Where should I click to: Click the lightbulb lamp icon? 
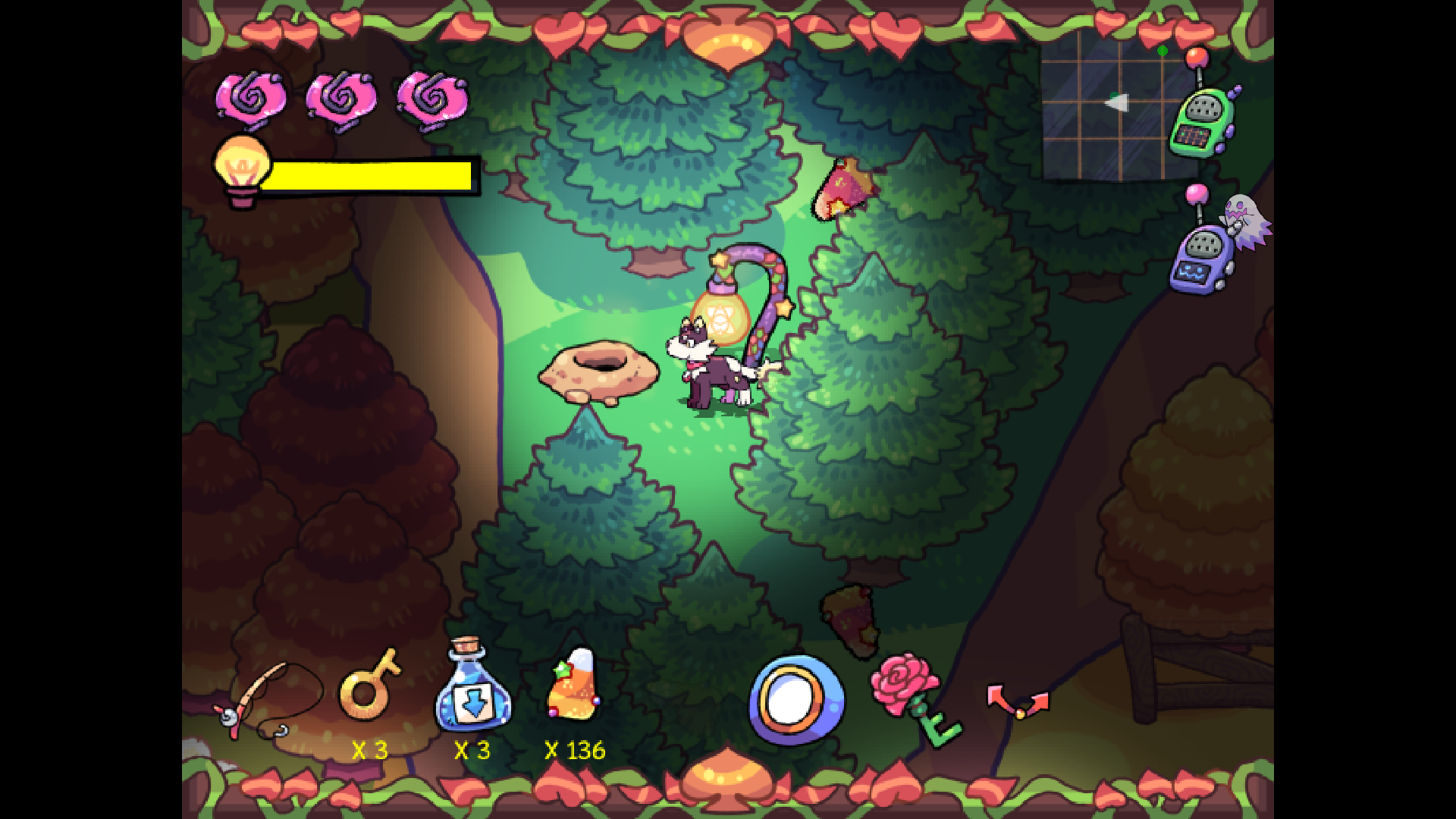point(241,163)
